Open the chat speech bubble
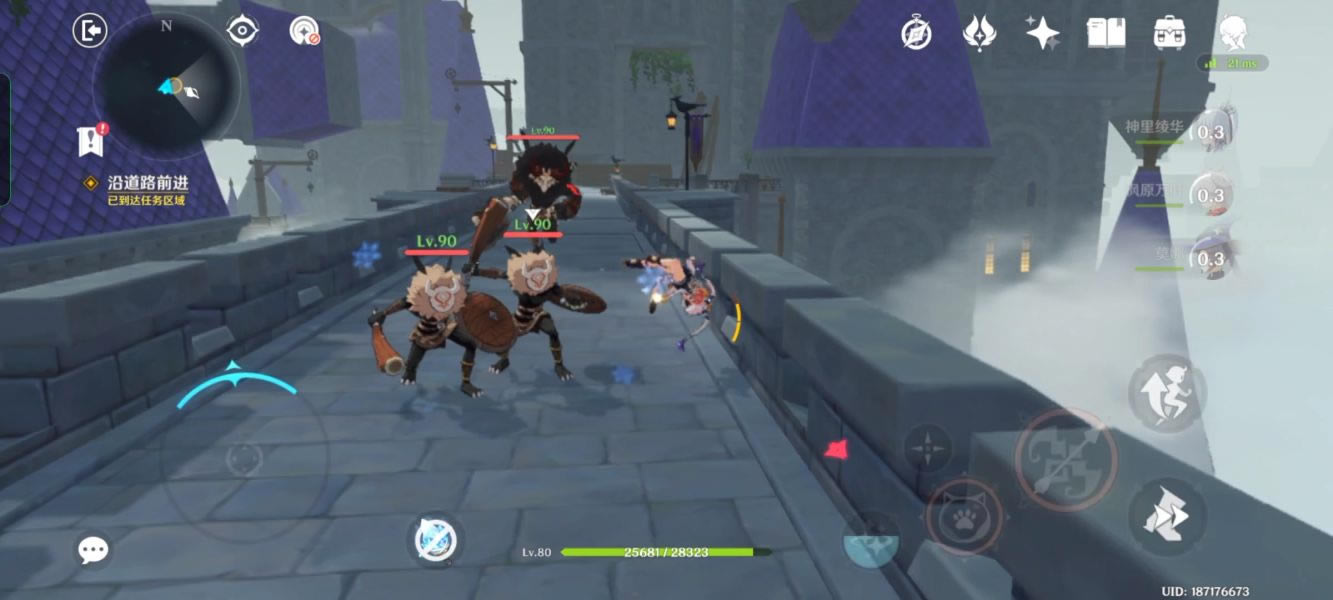This screenshot has height=600, width=1333. [x=93, y=549]
